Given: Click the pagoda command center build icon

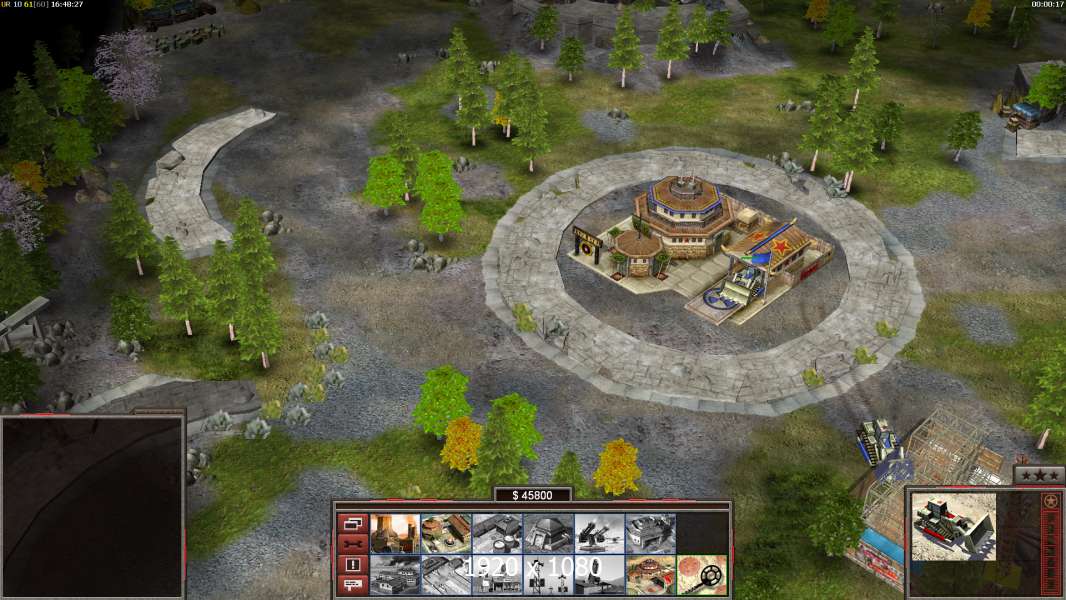Looking at the screenshot, I should pos(650,574).
